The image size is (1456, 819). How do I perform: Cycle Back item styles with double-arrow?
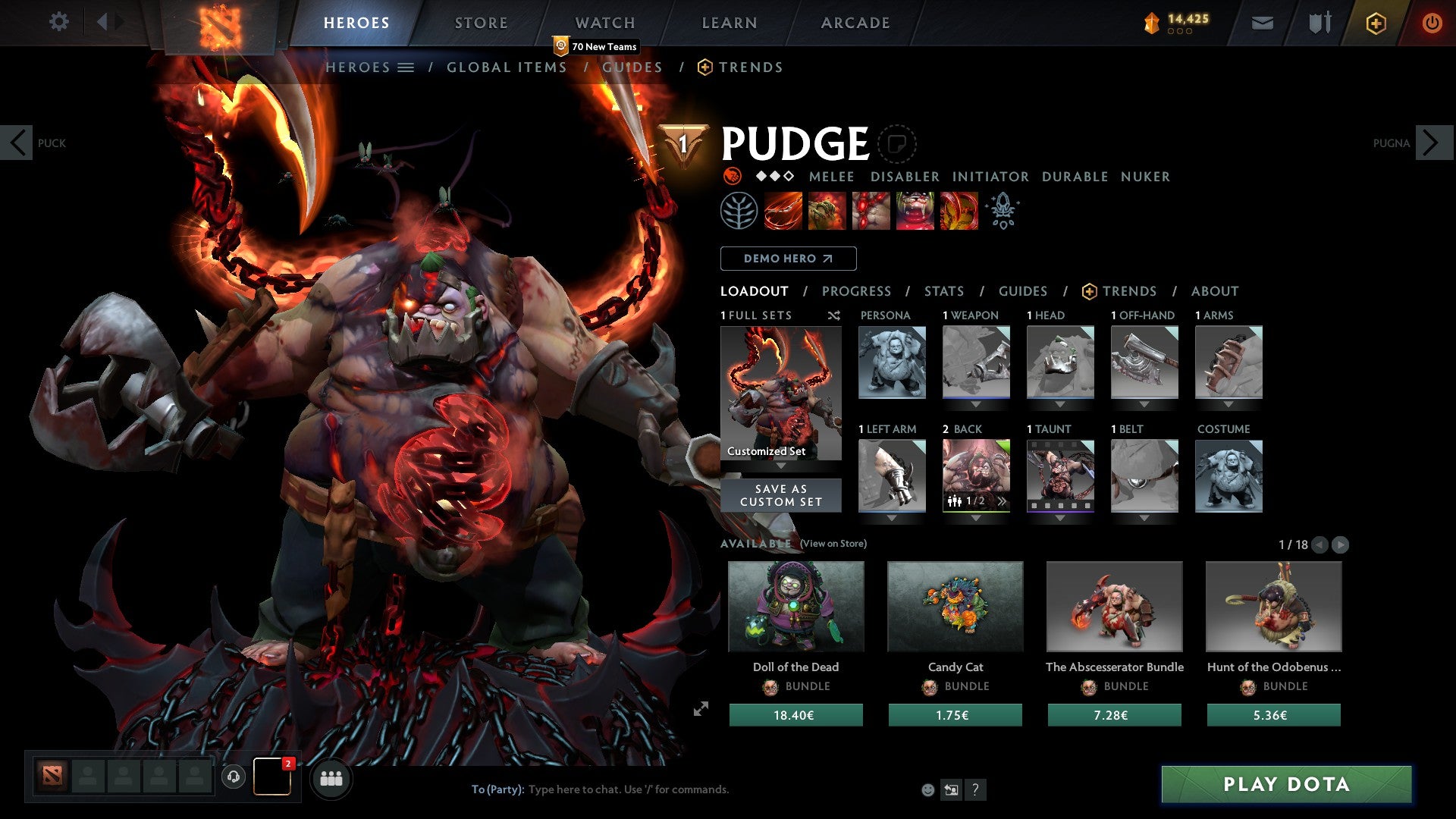[x=1003, y=500]
